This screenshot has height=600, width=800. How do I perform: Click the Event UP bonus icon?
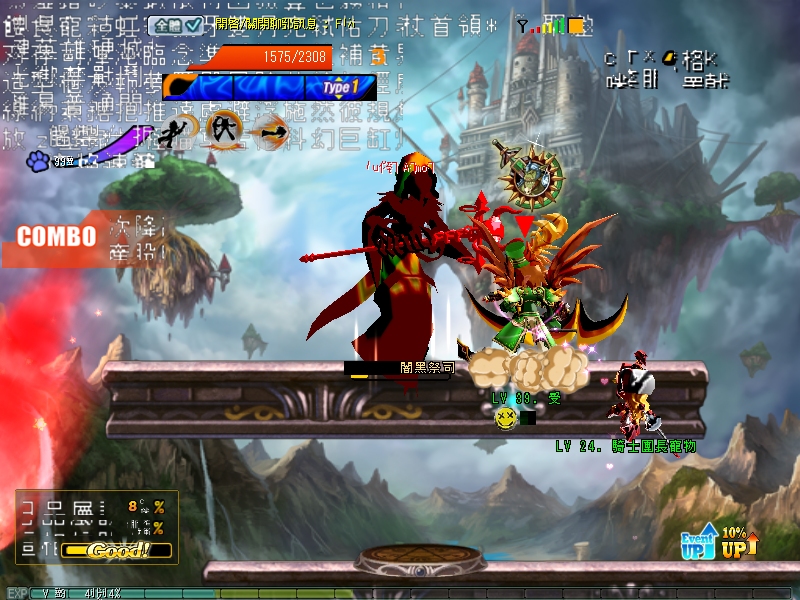pyautogui.click(x=699, y=541)
